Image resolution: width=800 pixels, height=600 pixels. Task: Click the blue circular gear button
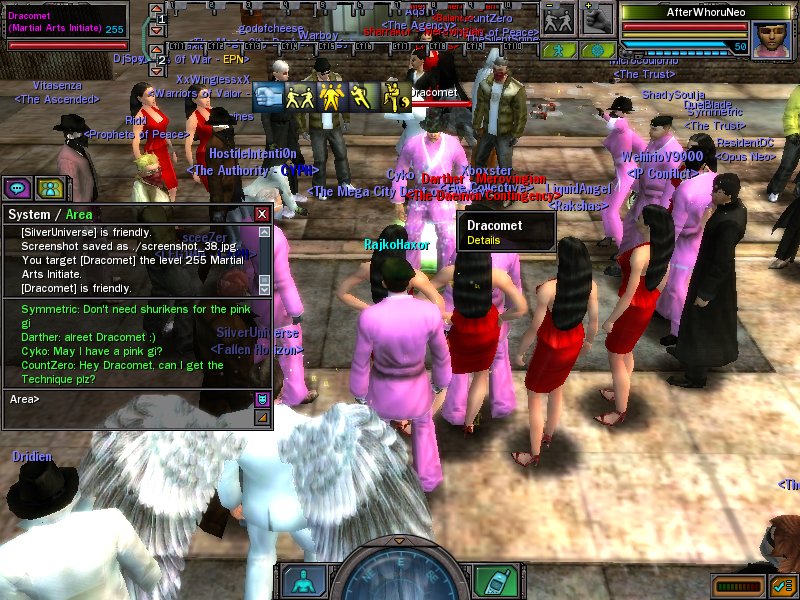597,49
